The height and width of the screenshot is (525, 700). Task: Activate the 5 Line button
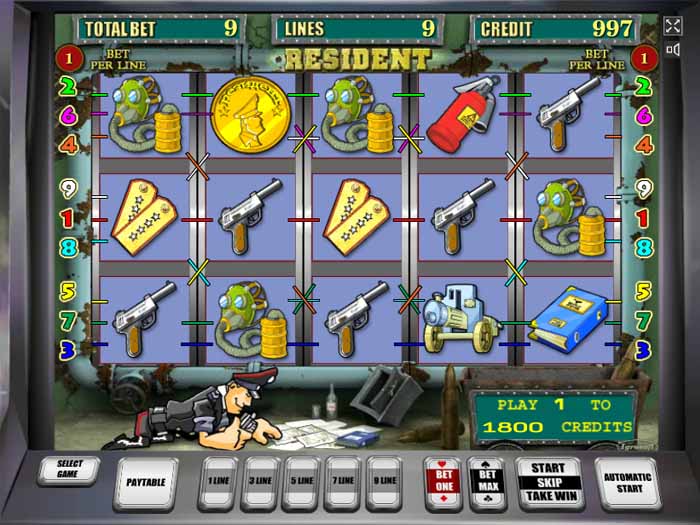301,481
